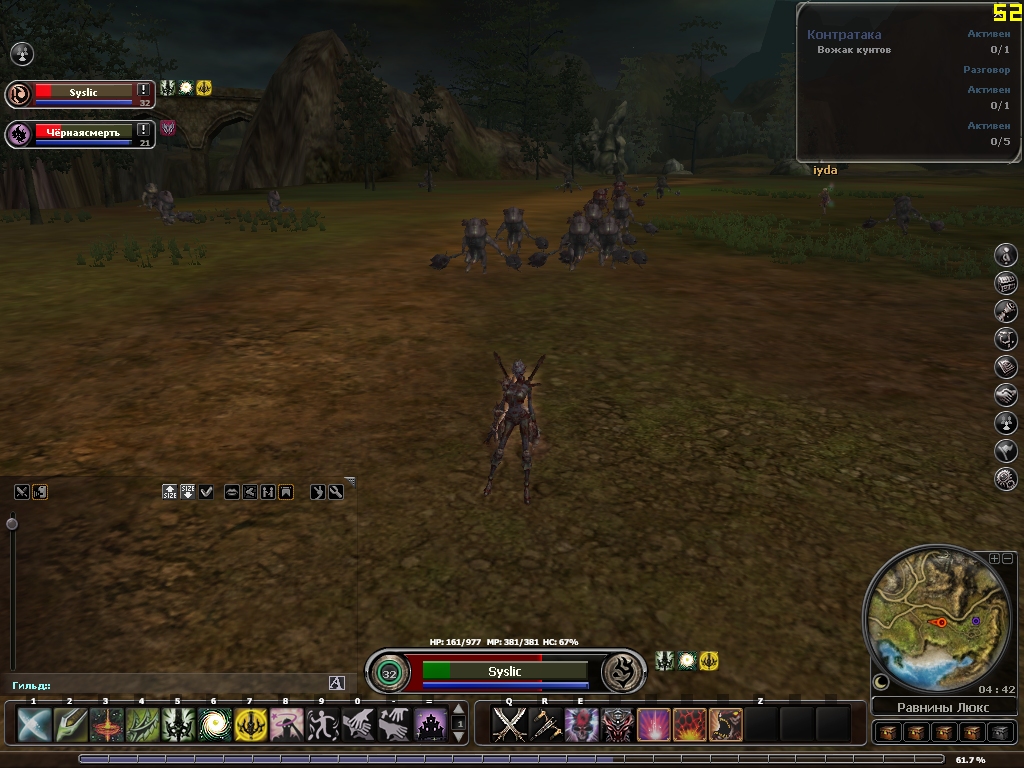Open the Контратака quest in the tracker

[x=844, y=34]
